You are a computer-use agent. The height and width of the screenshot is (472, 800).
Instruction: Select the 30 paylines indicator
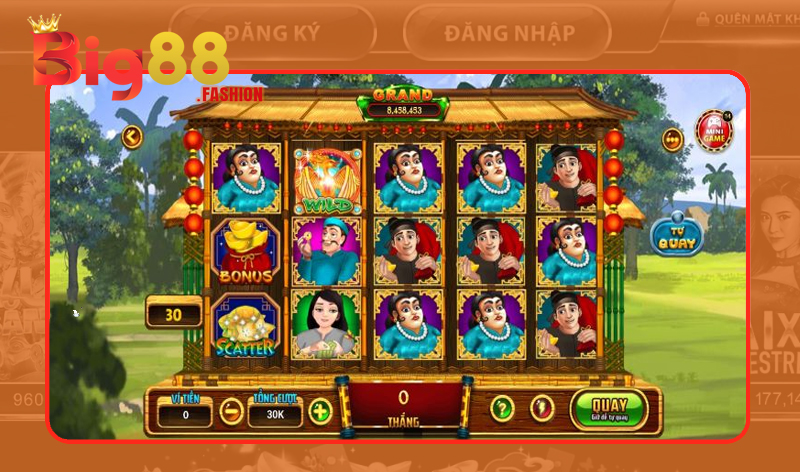pyautogui.click(x=174, y=314)
